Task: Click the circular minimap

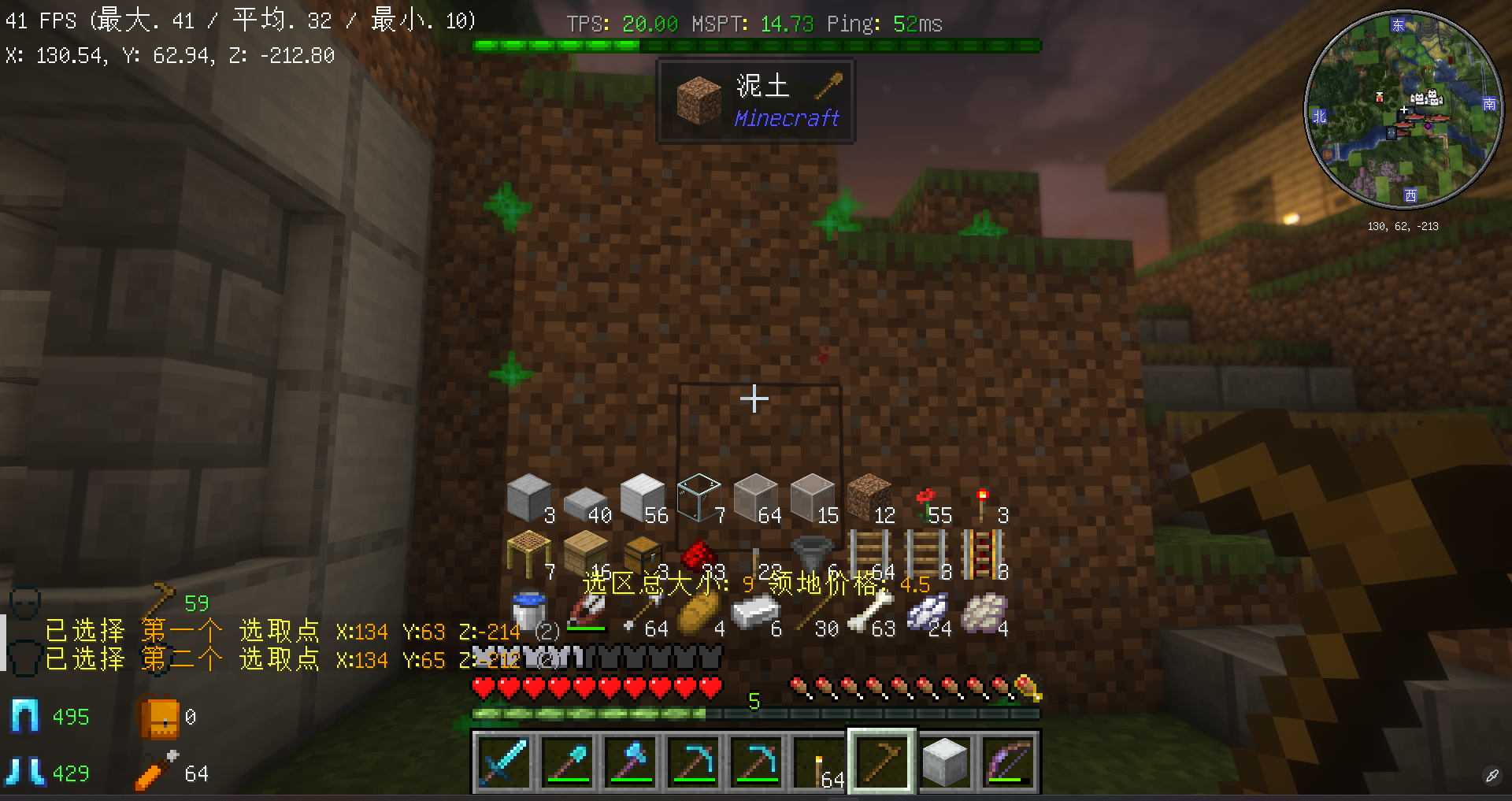Action: click(x=1403, y=110)
